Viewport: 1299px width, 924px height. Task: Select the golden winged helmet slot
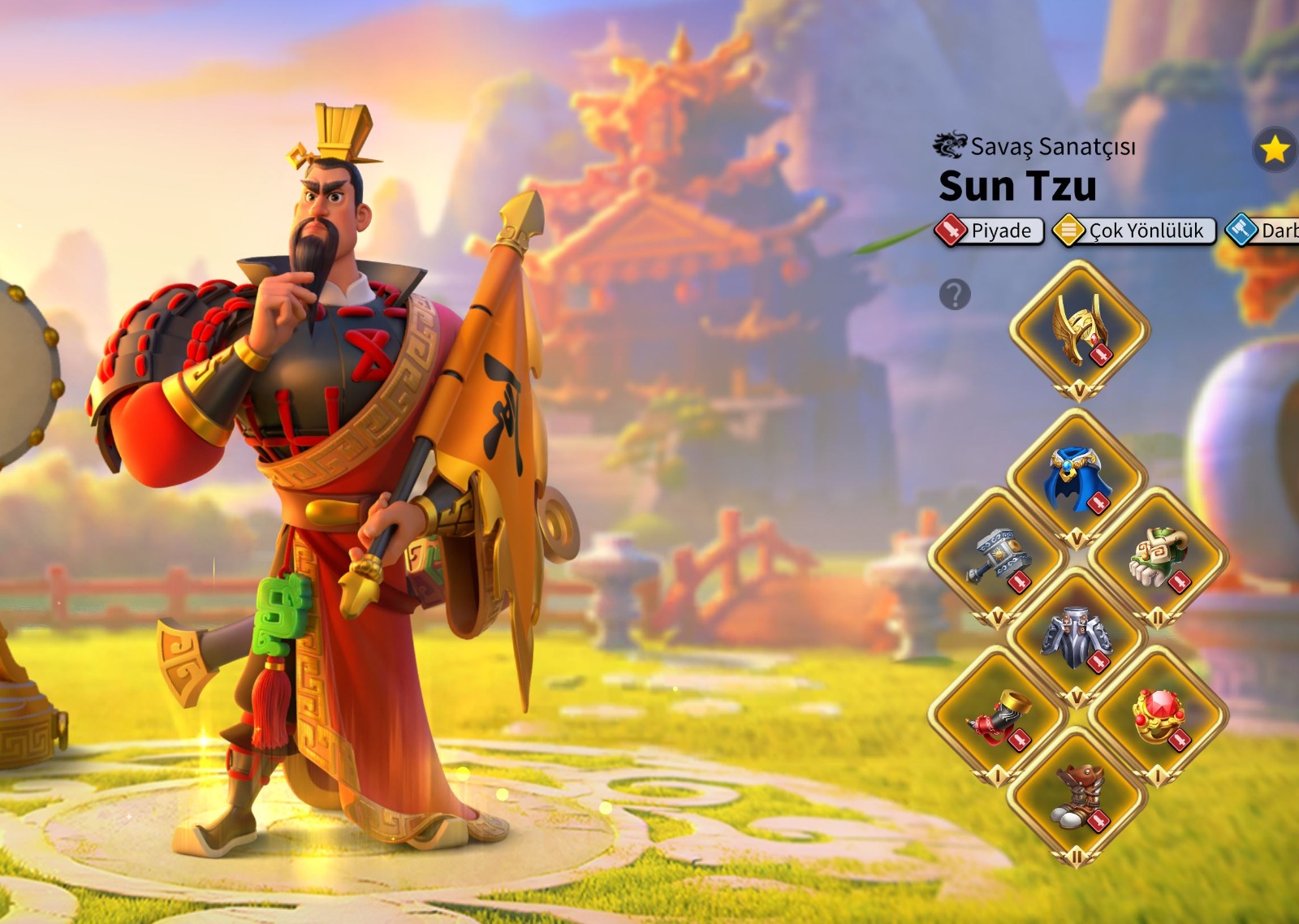[x=1079, y=330]
